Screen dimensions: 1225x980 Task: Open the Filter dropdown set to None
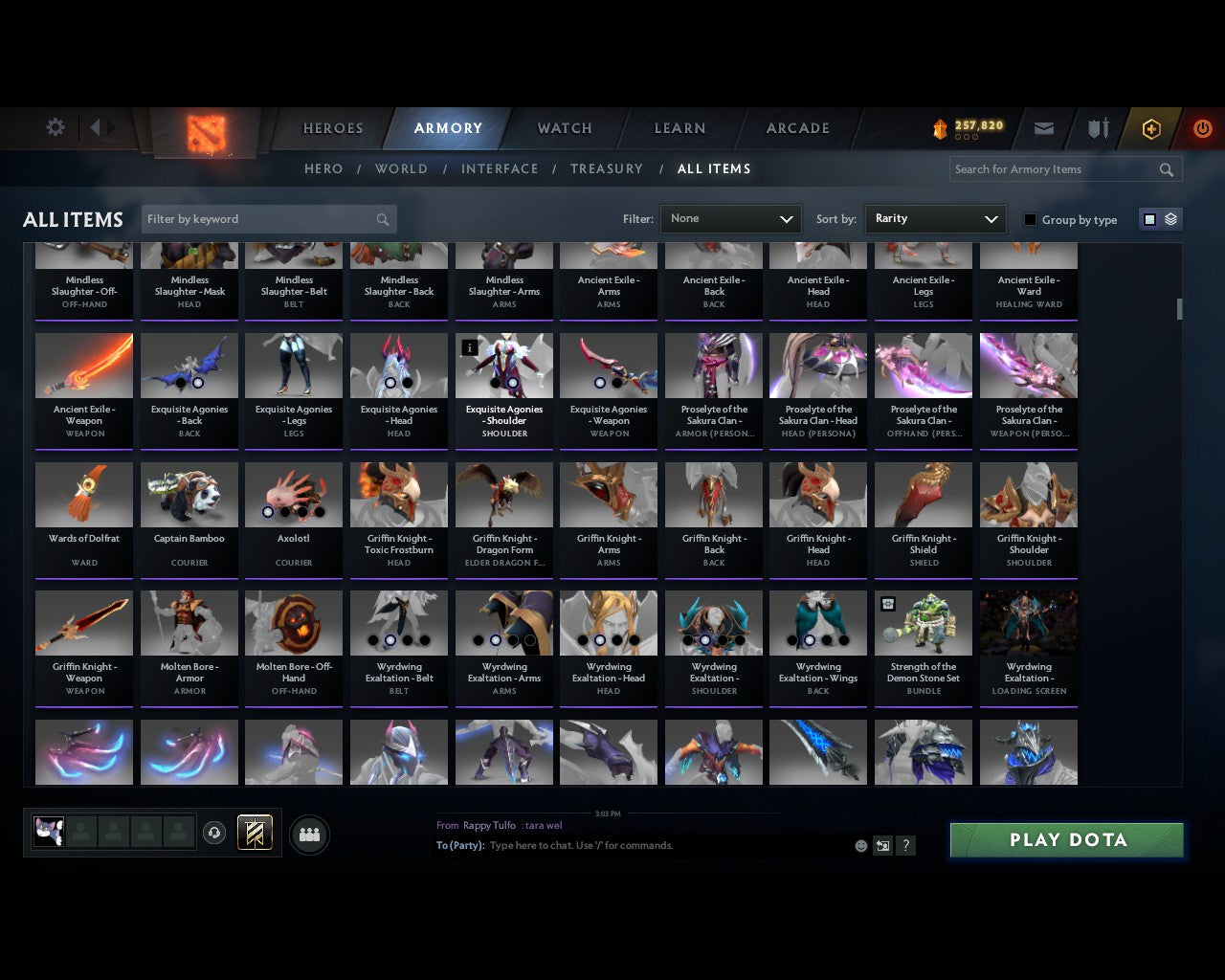click(x=730, y=218)
